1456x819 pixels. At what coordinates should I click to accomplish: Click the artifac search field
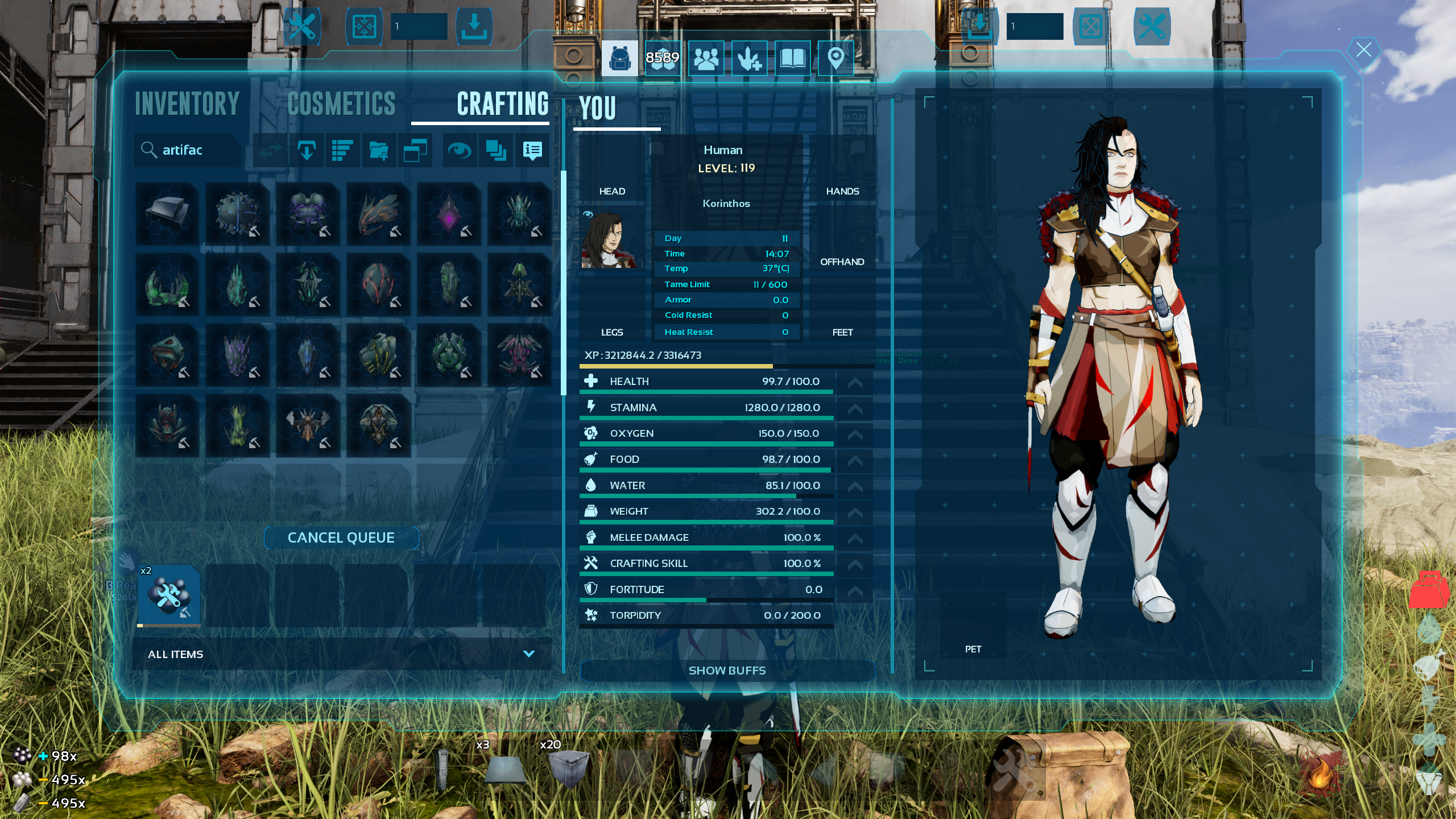[191, 150]
